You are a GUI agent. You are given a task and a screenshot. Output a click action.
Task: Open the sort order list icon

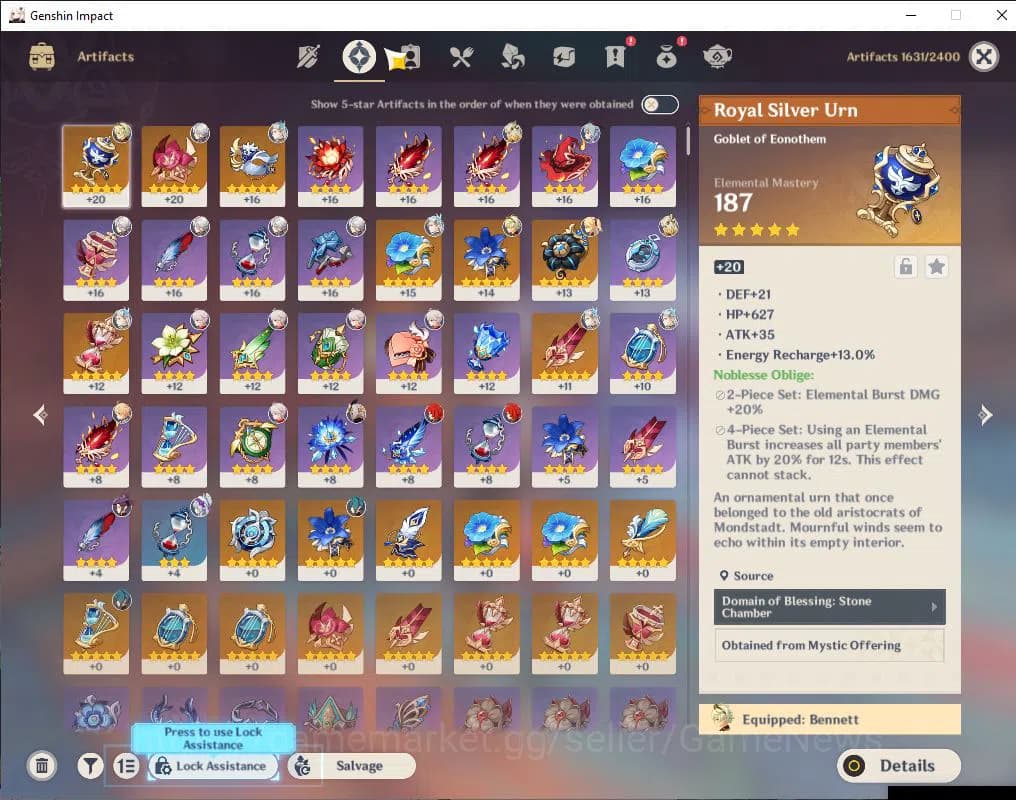pyautogui.click(x=126, y=766)
